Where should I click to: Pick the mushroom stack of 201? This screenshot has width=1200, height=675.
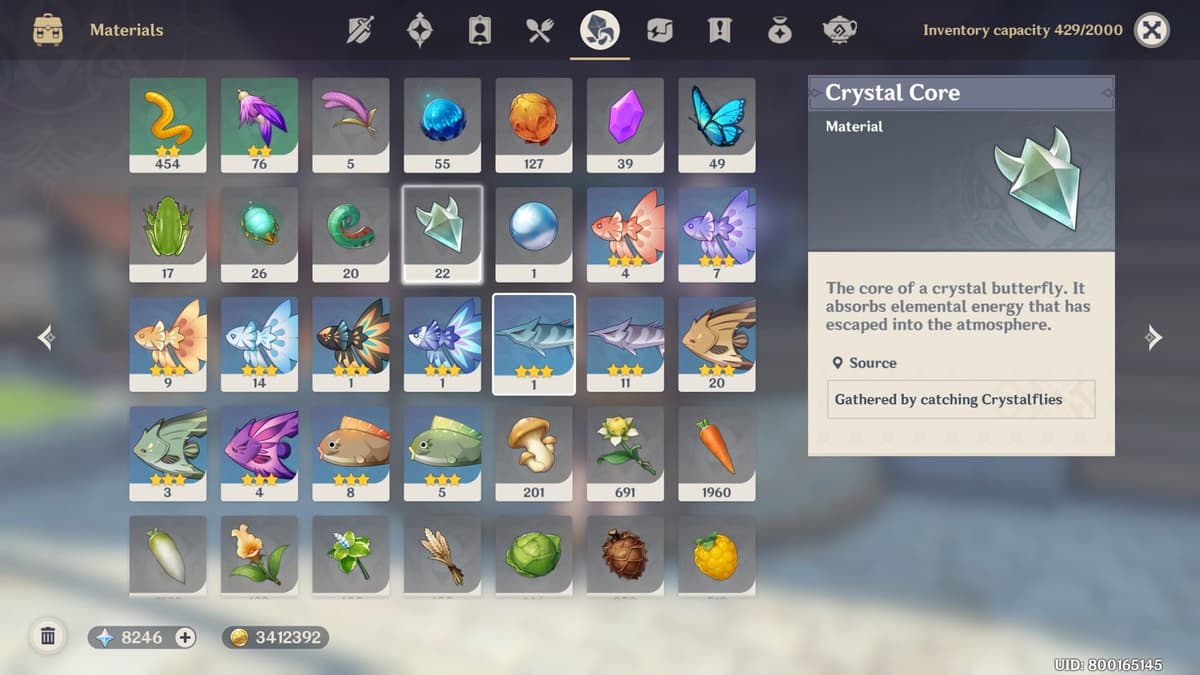534,453
